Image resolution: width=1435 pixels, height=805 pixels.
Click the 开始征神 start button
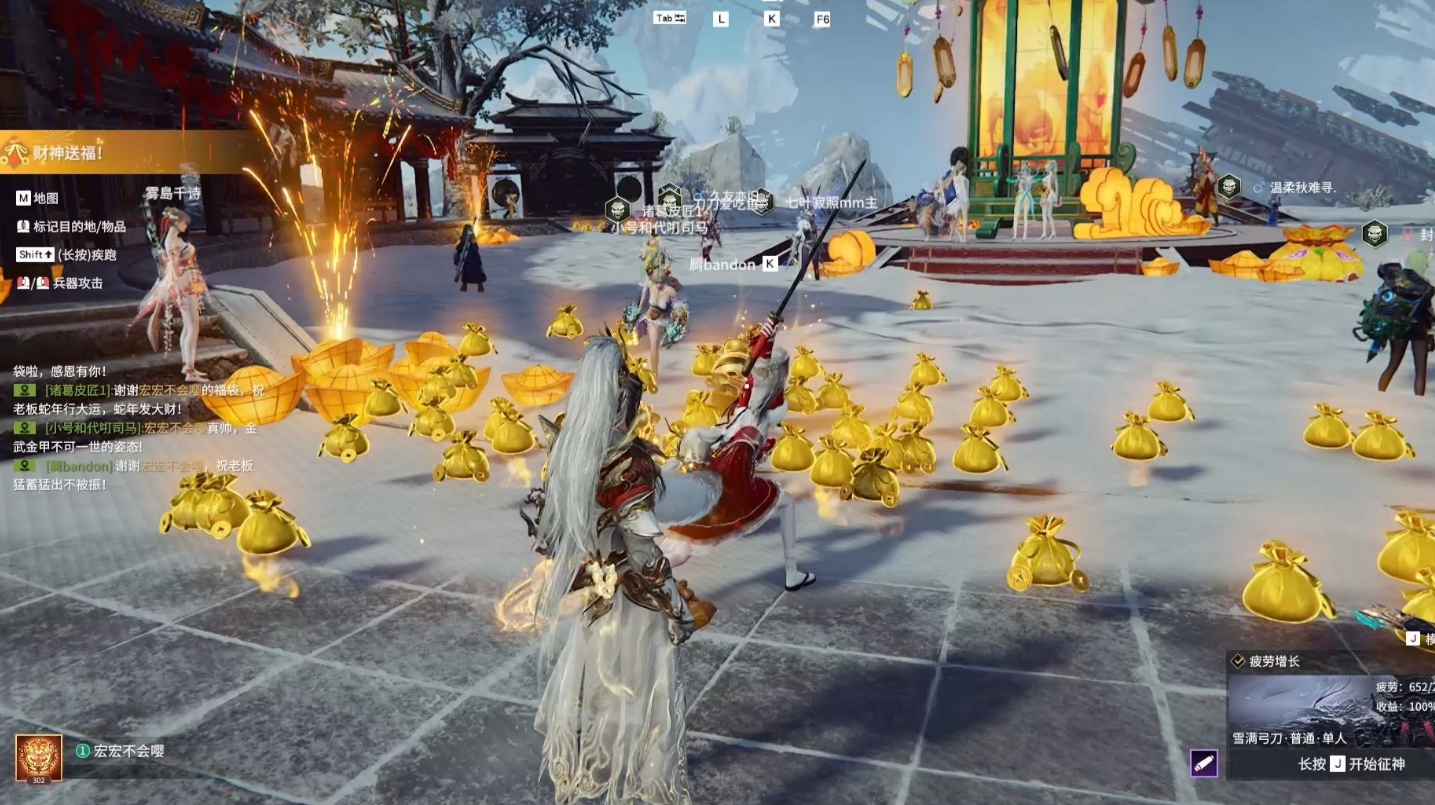(x=1351, y=764)
